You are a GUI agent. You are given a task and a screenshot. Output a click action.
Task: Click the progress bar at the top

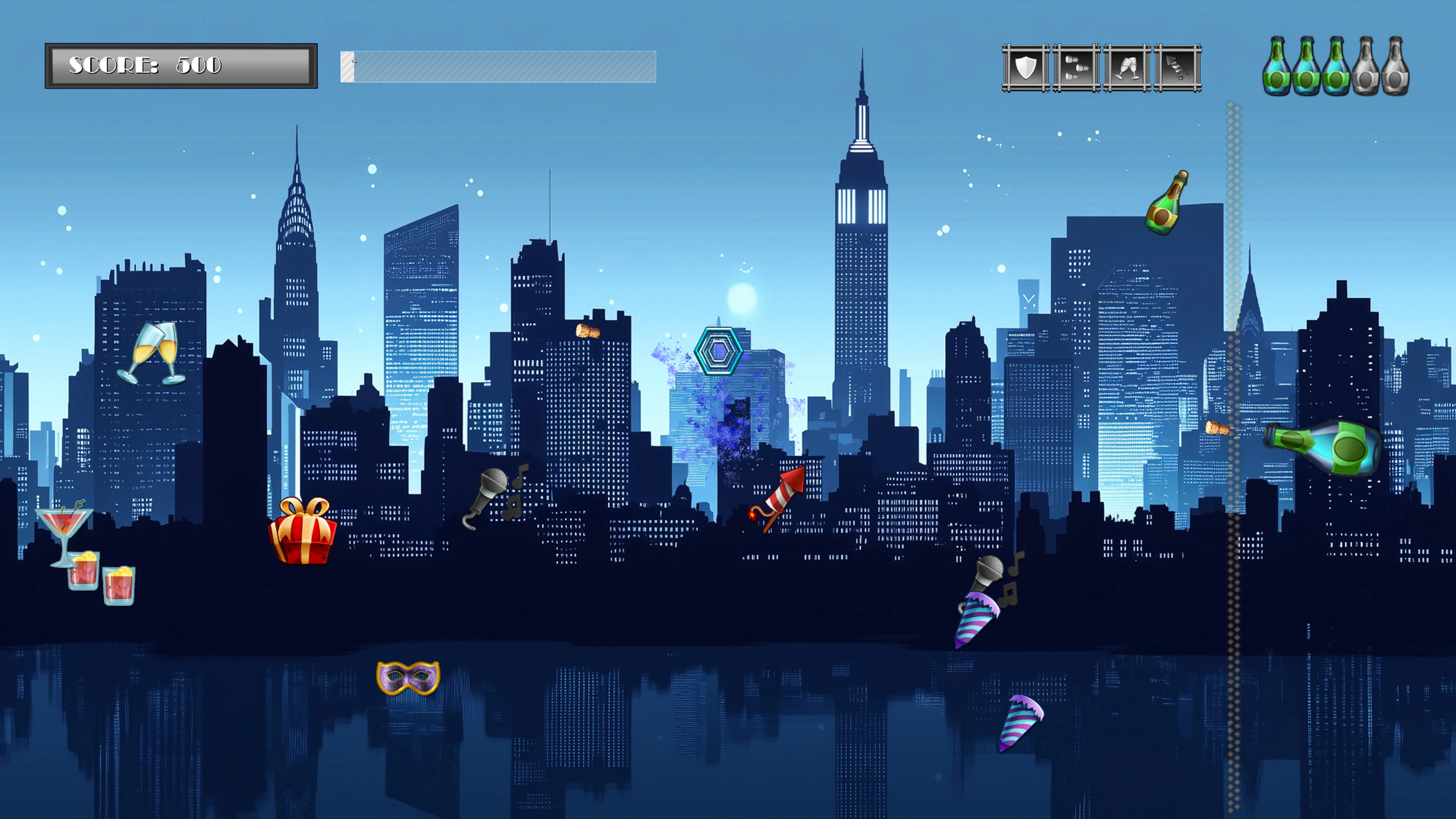point(497,67)
